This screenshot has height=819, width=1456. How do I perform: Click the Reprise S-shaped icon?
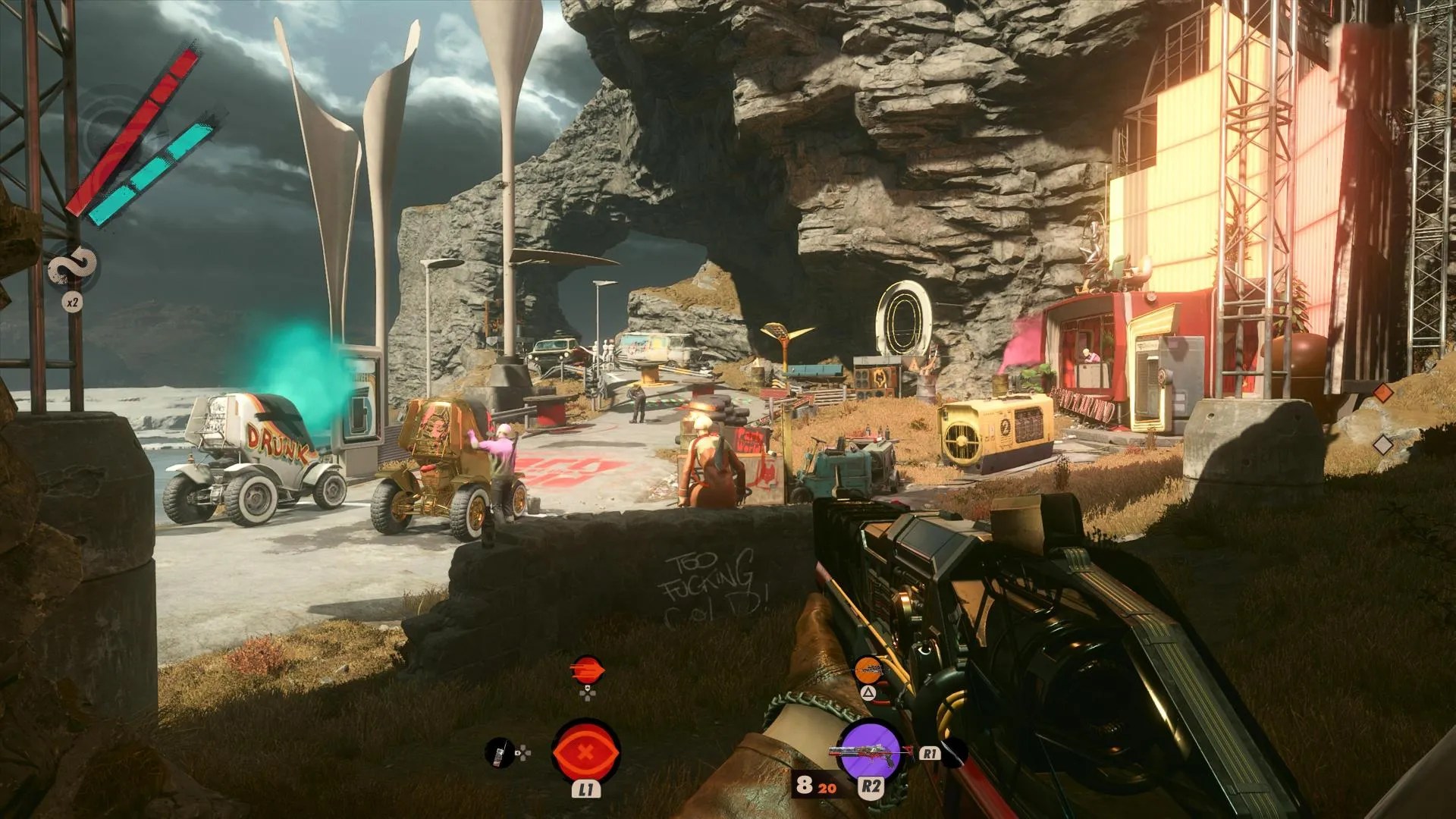coord(73,268)
